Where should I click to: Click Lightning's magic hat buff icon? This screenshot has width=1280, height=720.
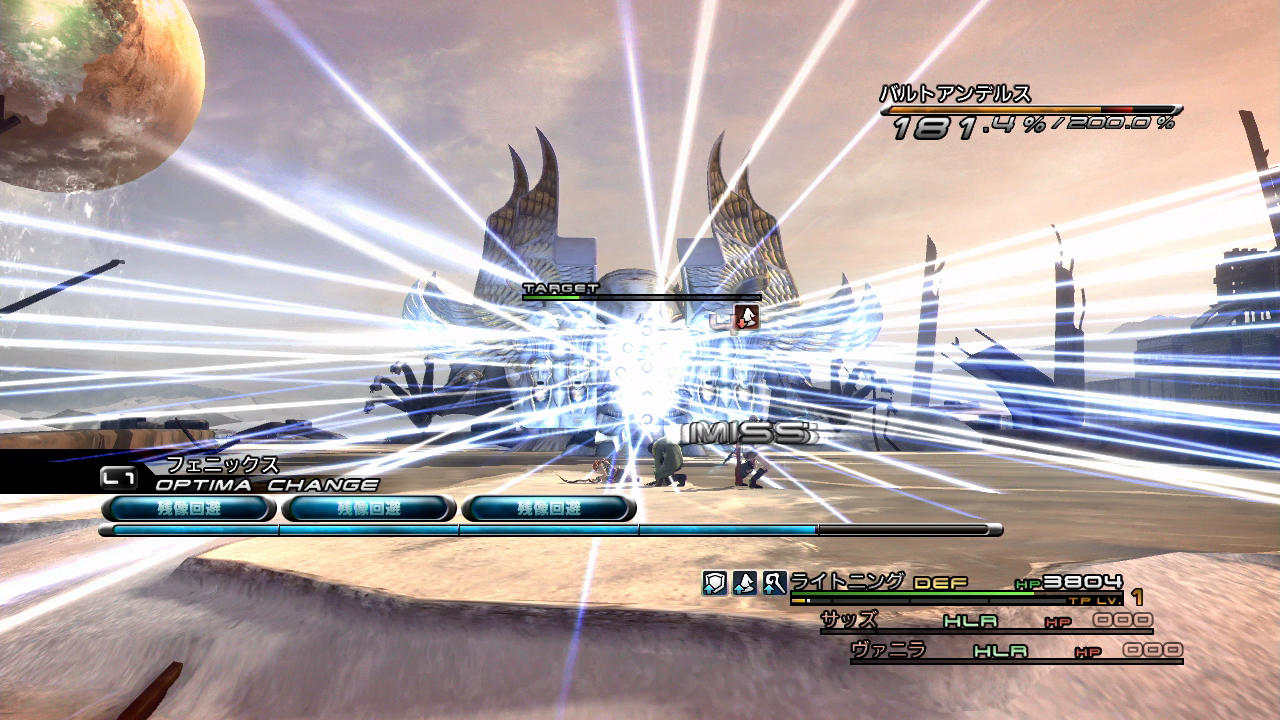[x=744, y=584]
